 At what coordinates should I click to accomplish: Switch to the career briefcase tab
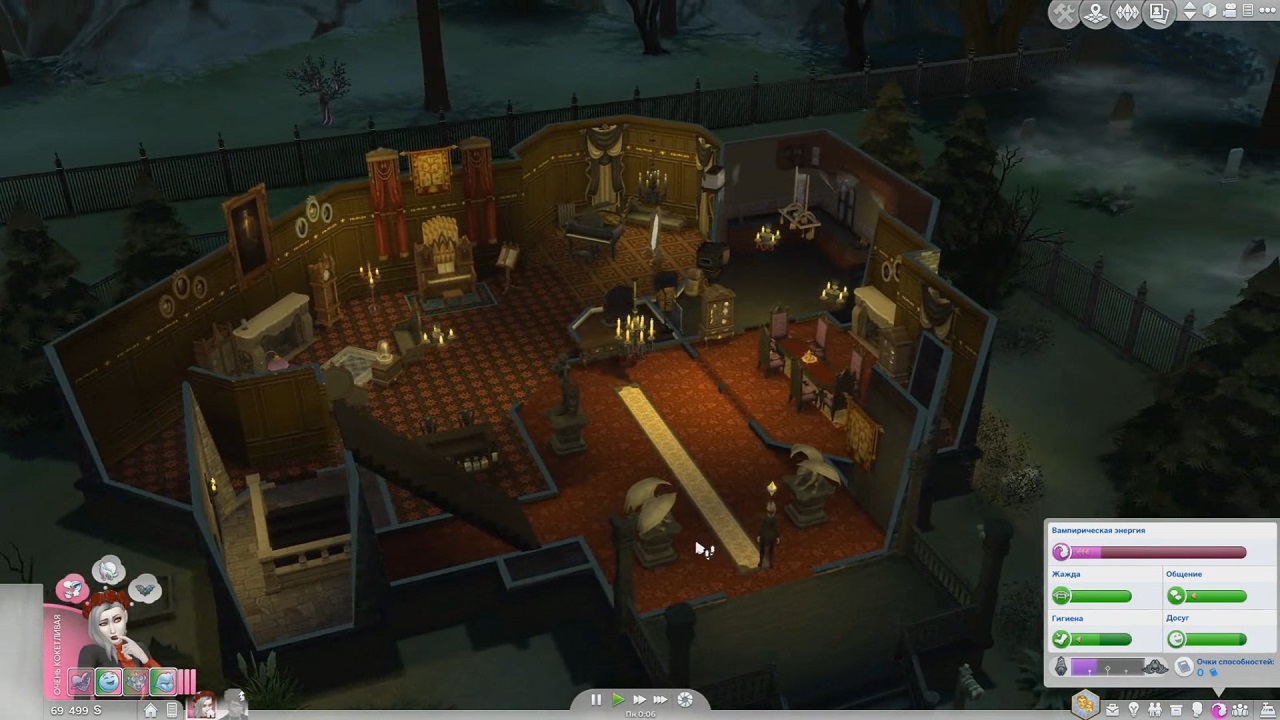[x=1112, y=709]
